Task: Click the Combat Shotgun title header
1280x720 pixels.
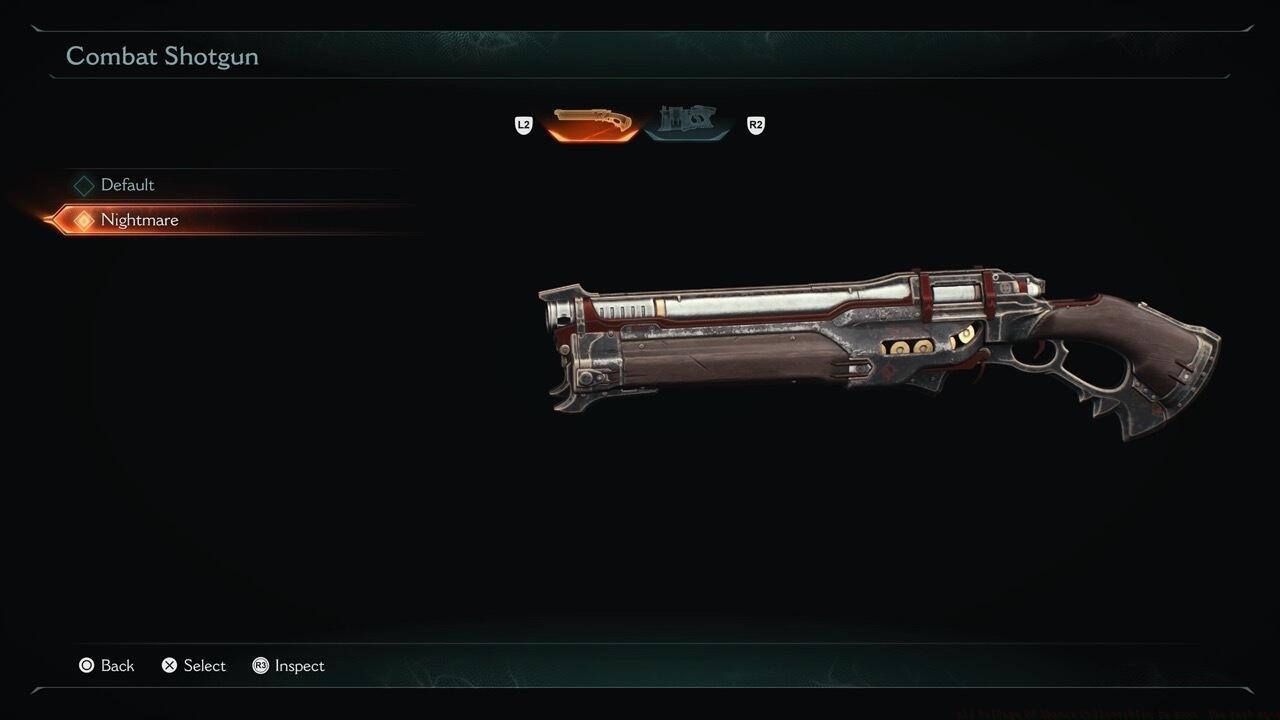Action: click(x=162, y=56)
